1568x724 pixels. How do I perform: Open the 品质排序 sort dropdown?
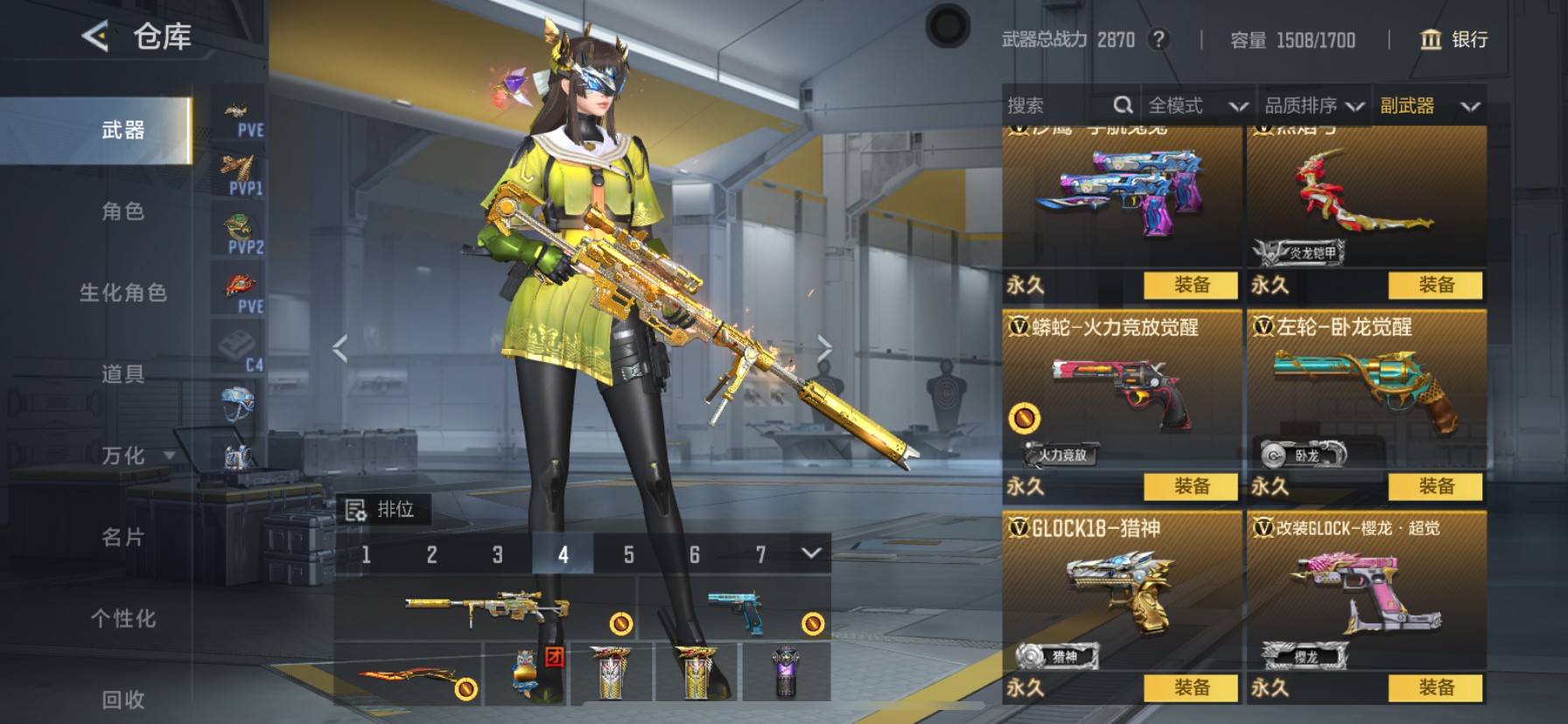pos(1313,106)
